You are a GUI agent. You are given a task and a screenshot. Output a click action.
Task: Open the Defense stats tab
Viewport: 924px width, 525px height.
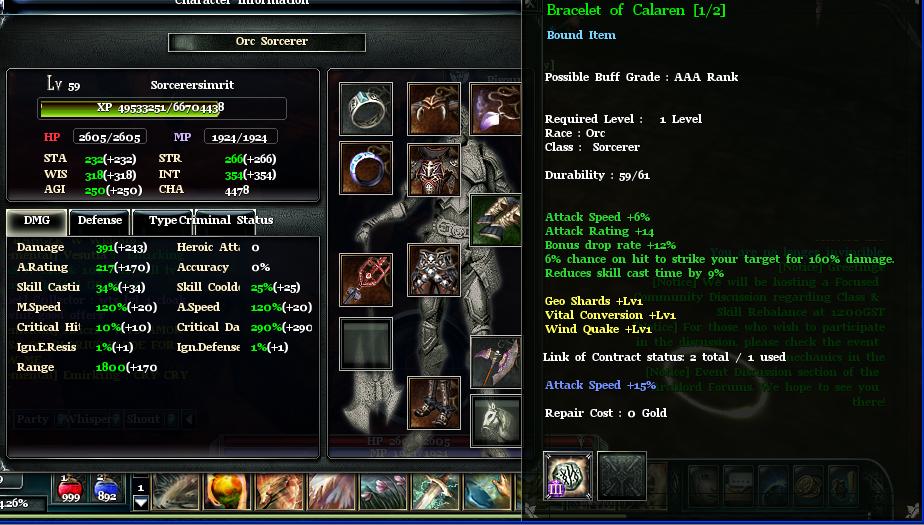100,221
